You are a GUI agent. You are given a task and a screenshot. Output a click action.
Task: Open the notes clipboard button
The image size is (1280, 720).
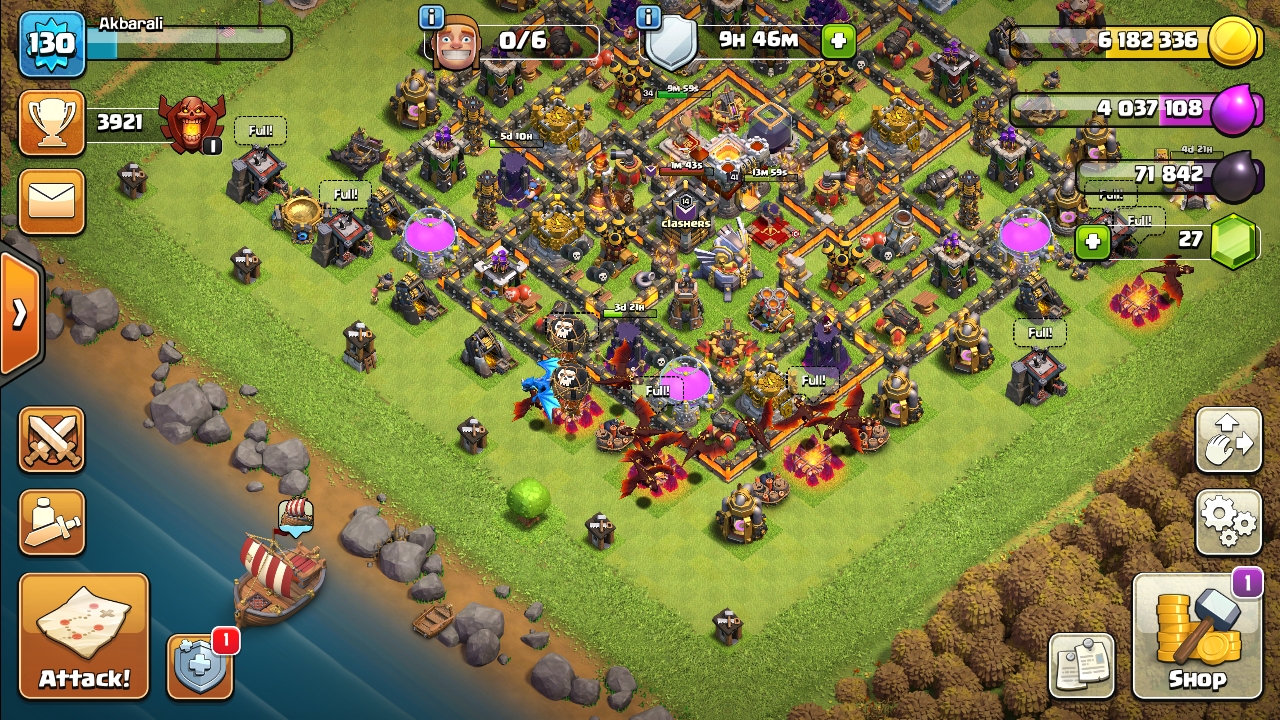1082,665
